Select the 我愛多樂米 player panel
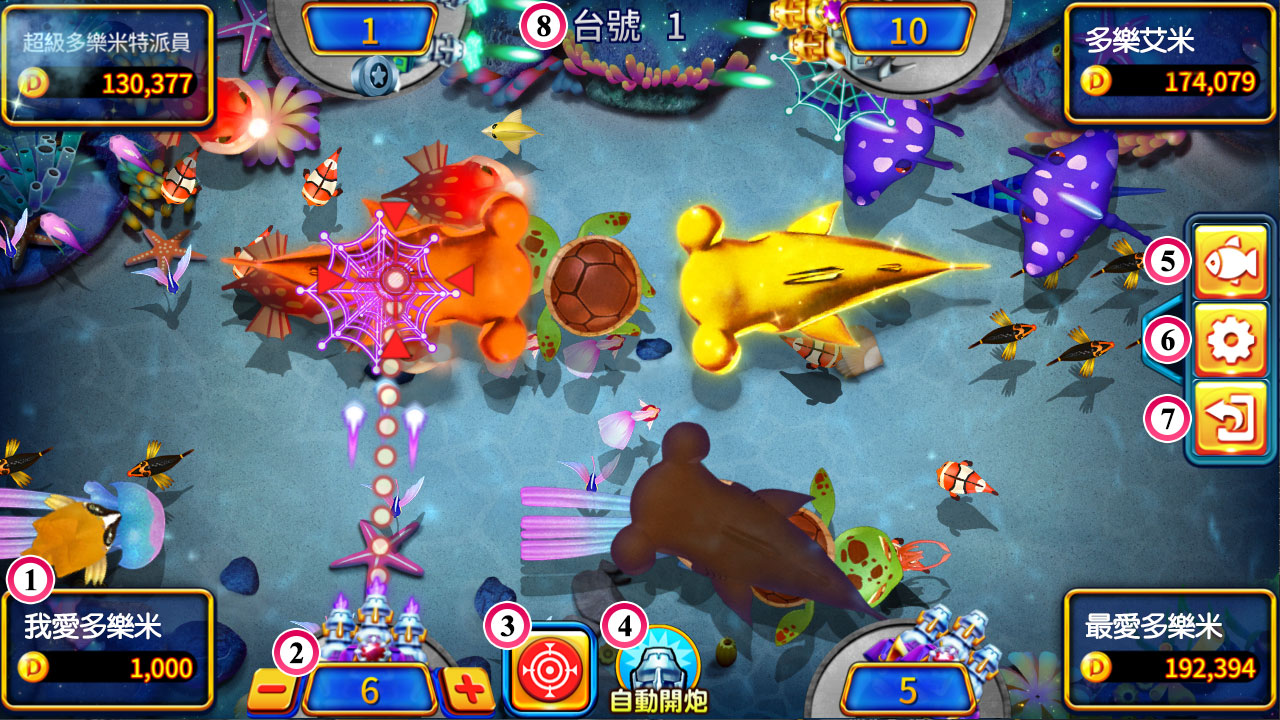Image resolution: width=1280 pixels, height=720 pixels. pyautogui.click(x=109, y=648)
